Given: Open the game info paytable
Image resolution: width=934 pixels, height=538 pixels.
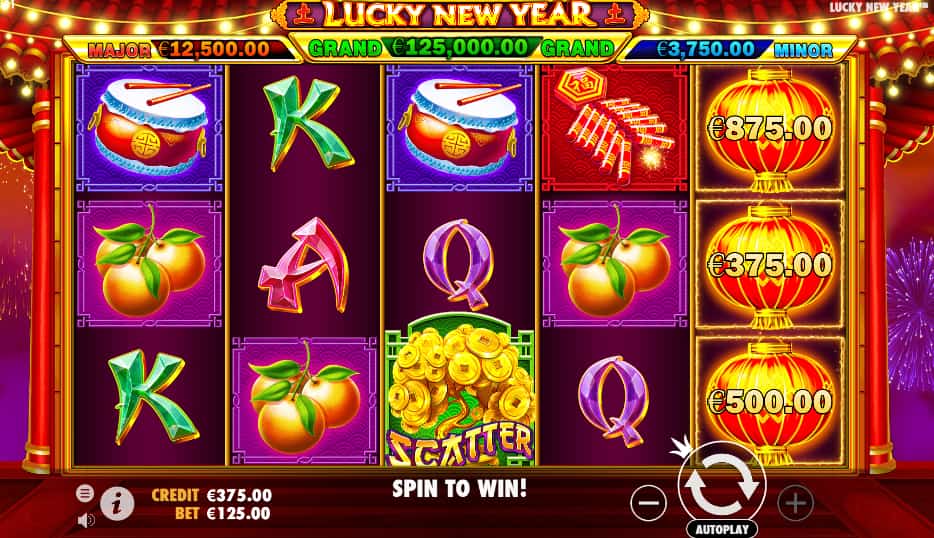Looking at the screenshot, I should (117, 504).
